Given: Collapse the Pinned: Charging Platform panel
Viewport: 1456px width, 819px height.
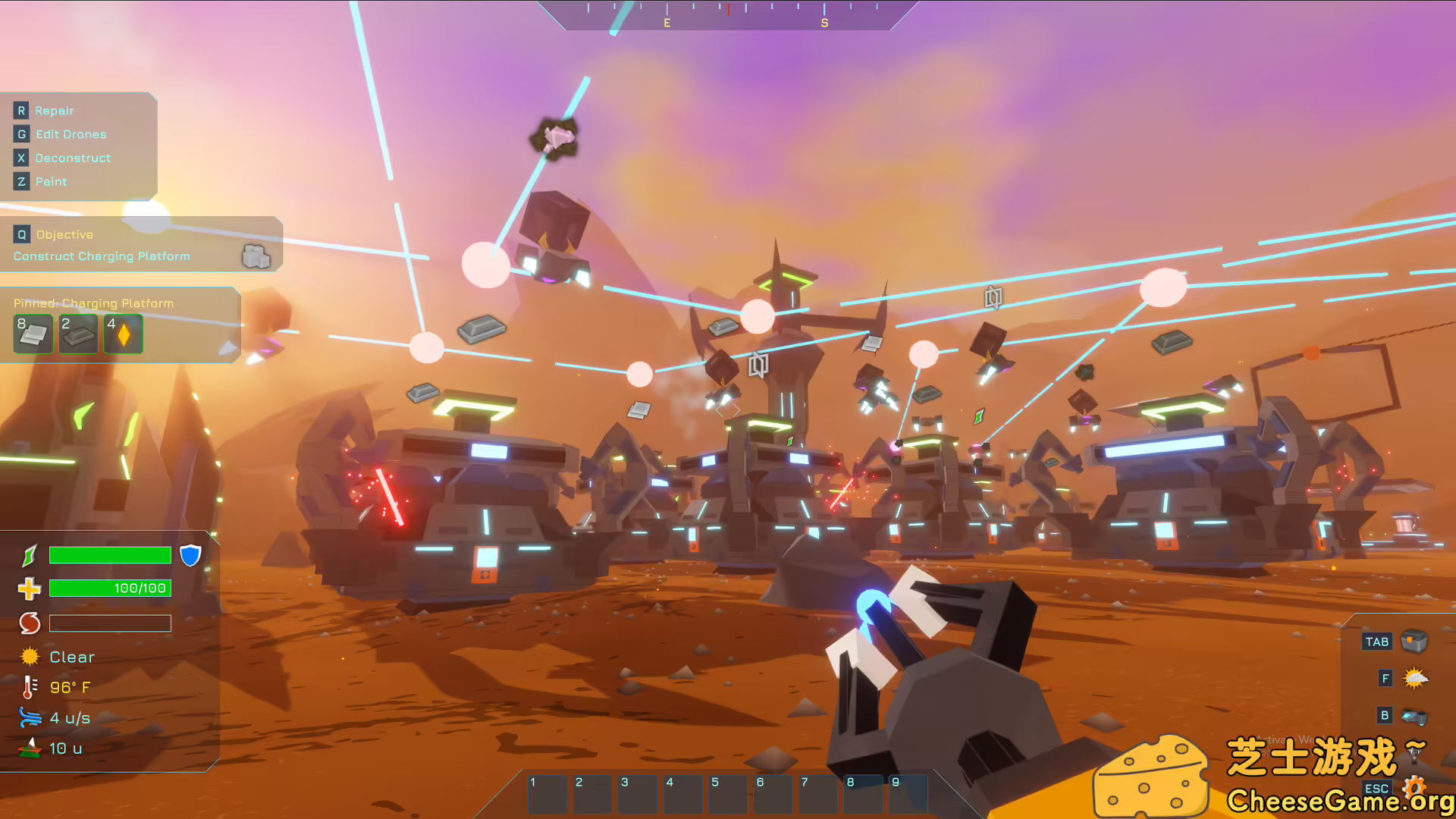Looking at the screenshot, I should point(93,303).
